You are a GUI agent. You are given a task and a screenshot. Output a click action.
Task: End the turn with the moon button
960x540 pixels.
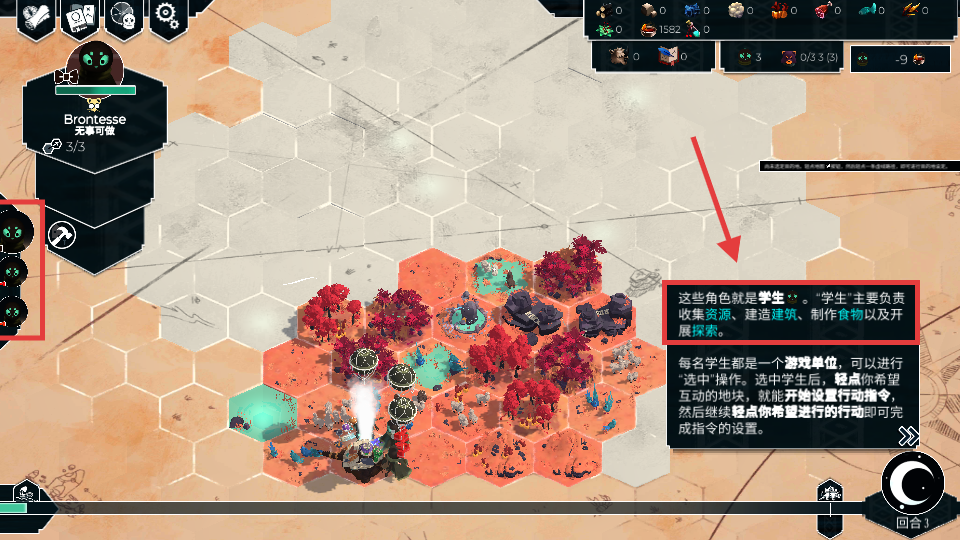[914, 484]
